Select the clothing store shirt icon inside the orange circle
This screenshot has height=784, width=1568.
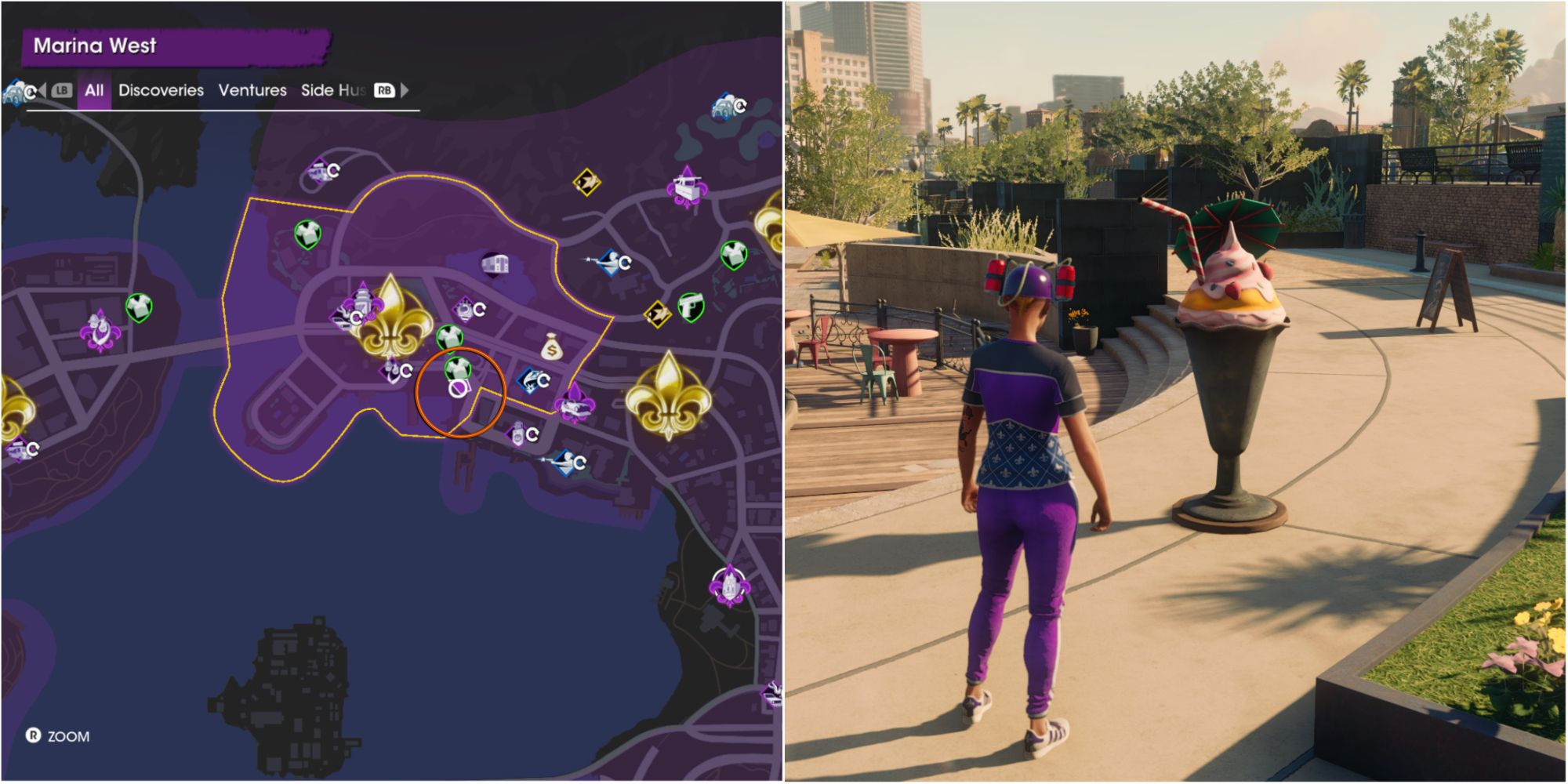[x=456, y=367]
